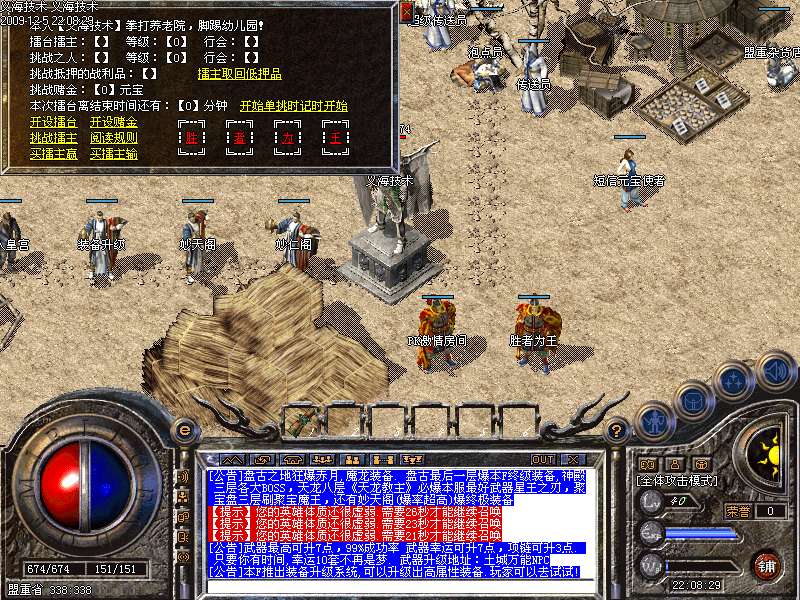Open 阅读规则 to read the rules

pyautogui.click(x=113, y=138)
